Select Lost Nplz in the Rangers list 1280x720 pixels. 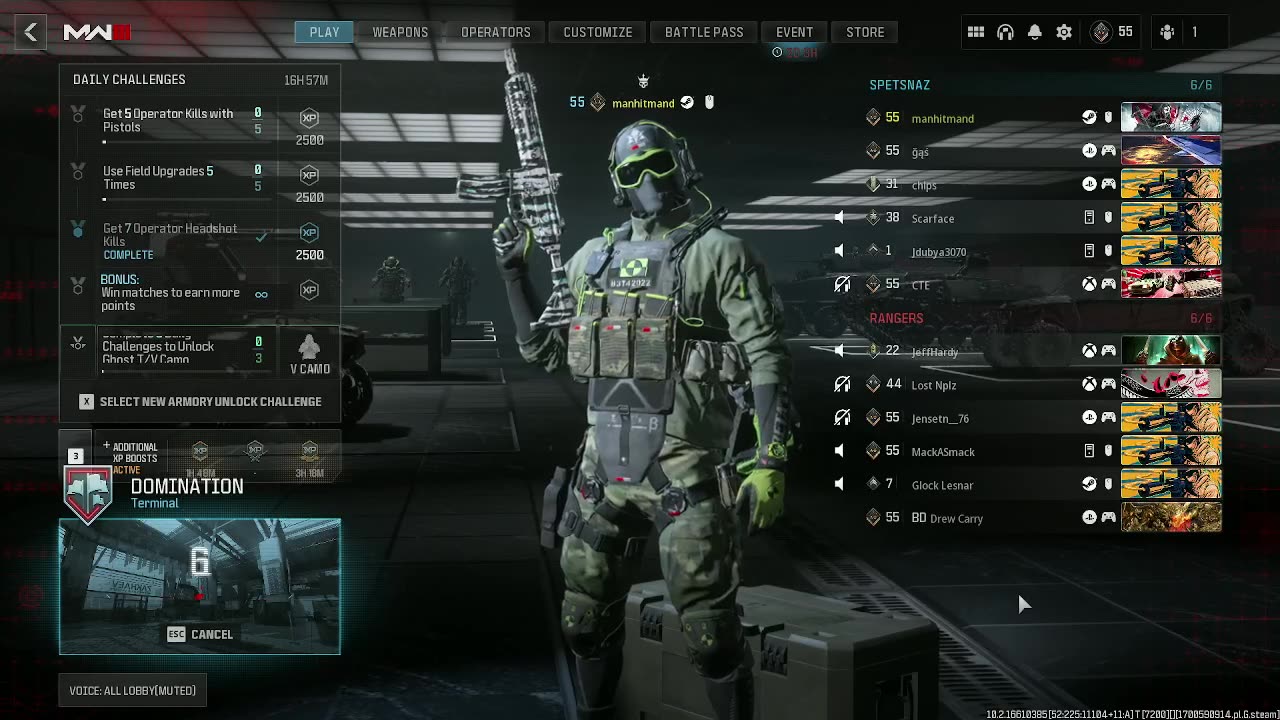pyautogui.click(x=934, y=385)
